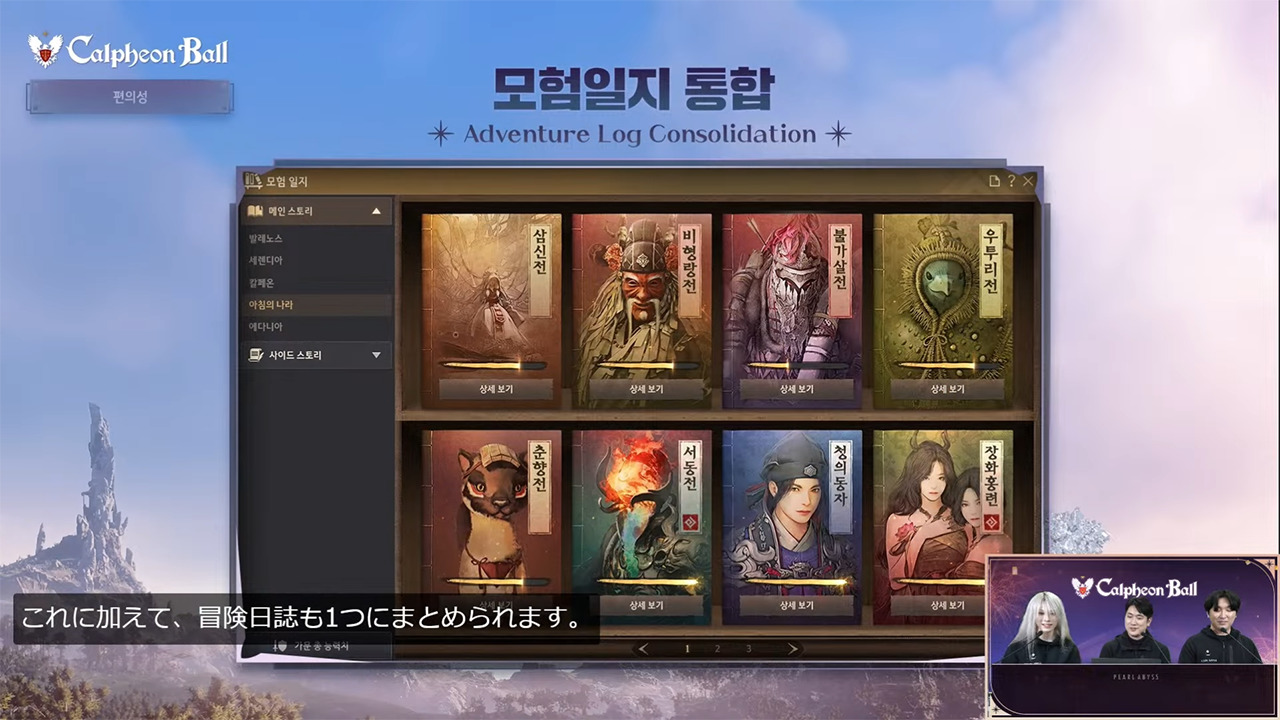Go to the next page of books
The width and height of the screenshot is (1280, 720).
(x=793, y=648)
